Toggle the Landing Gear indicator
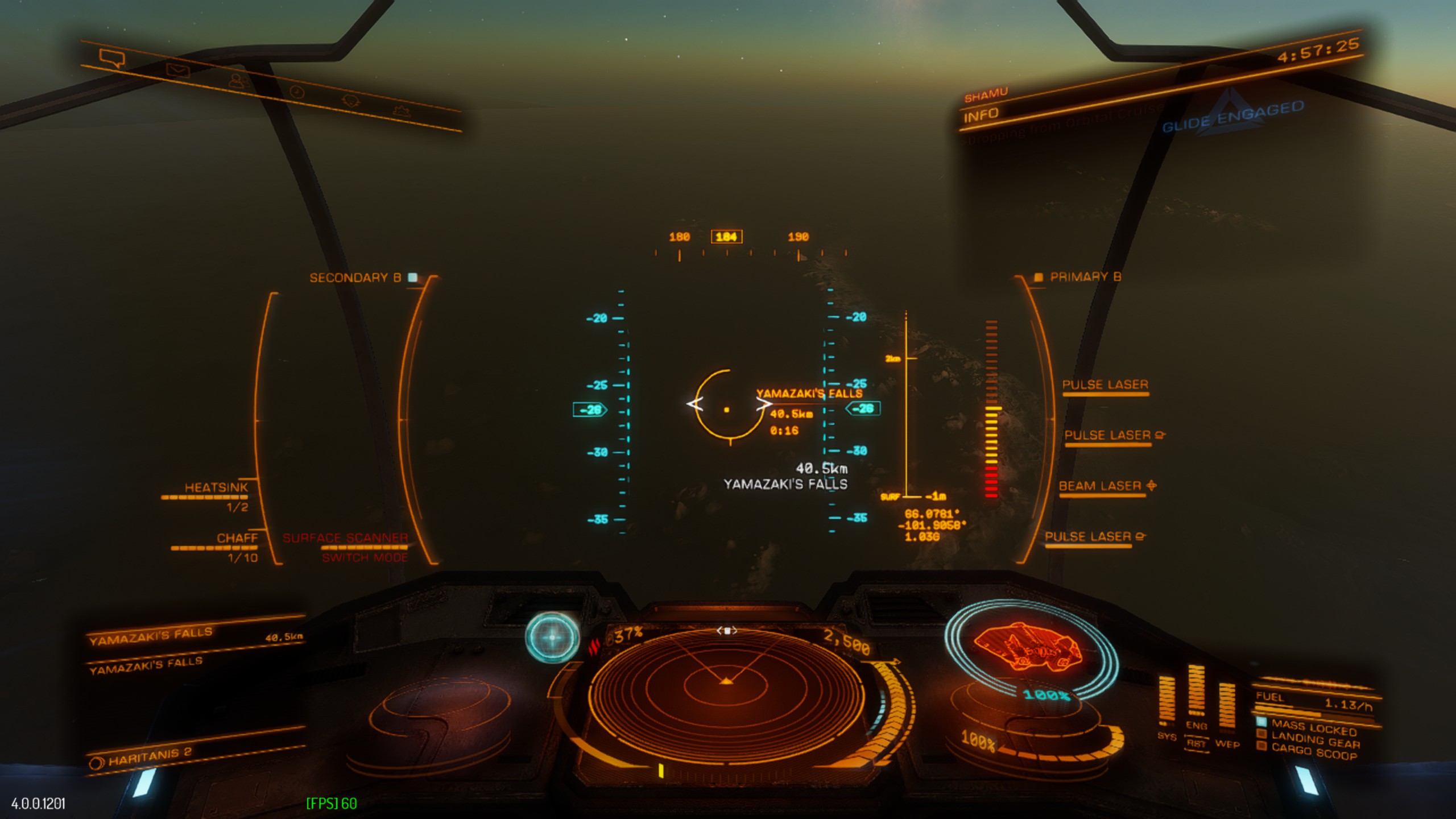Viewport: 1456px width, 819px height. [1314, 741]
